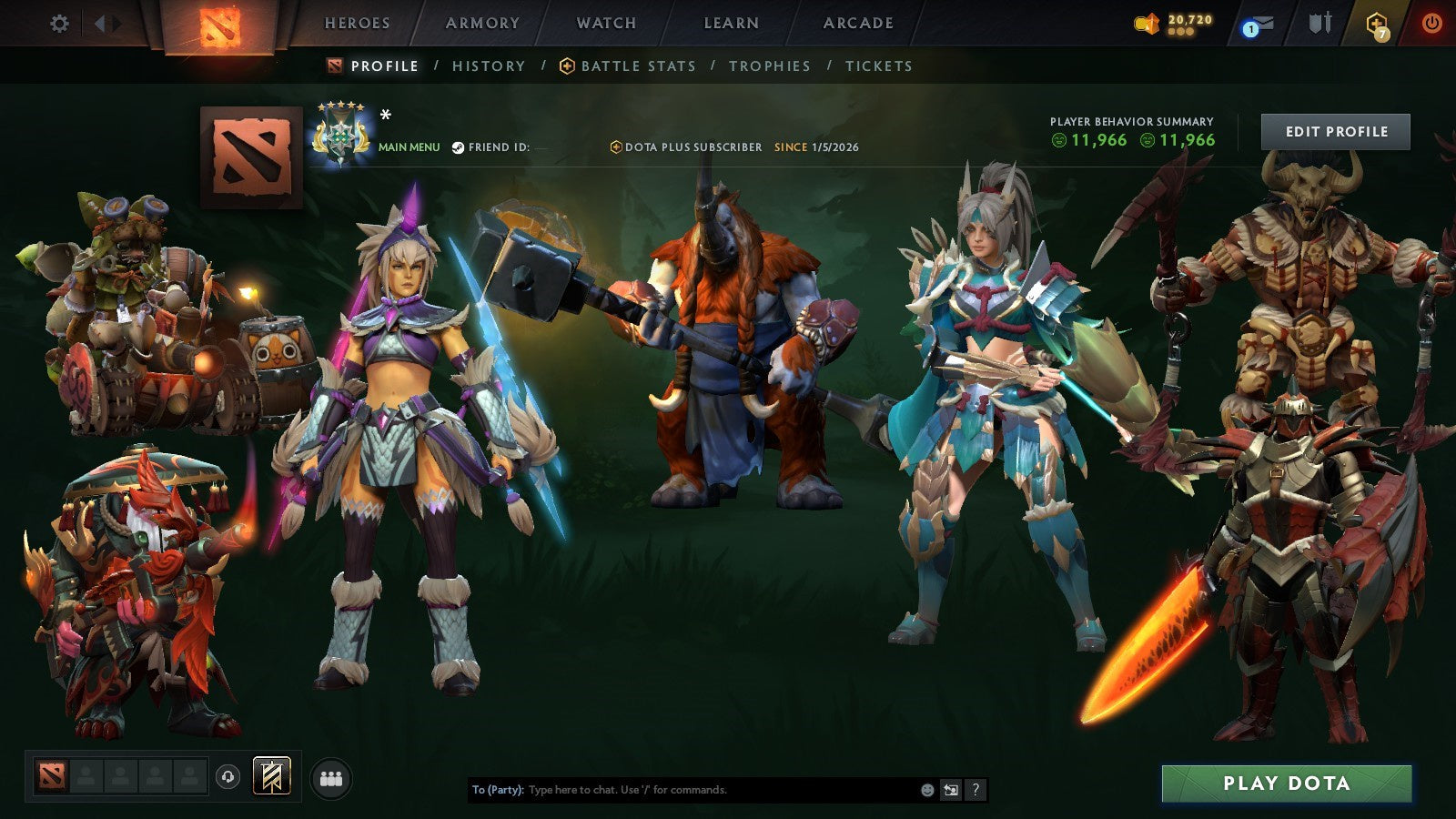Click the red power button to quit
Image resolution: width=1456 pixels, height=819 pixels.
pos(1433,25)
